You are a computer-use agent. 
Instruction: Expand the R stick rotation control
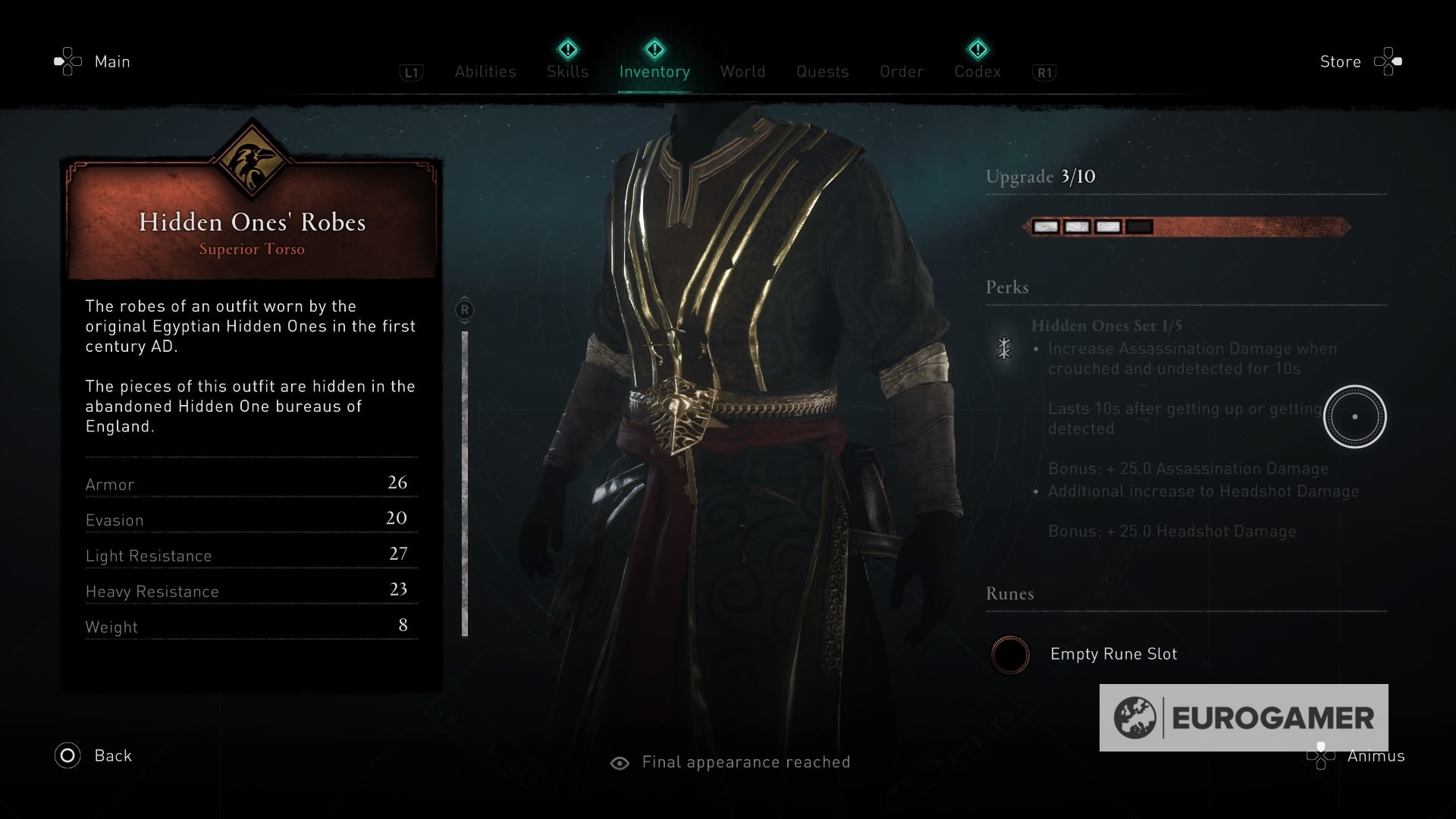463,309
